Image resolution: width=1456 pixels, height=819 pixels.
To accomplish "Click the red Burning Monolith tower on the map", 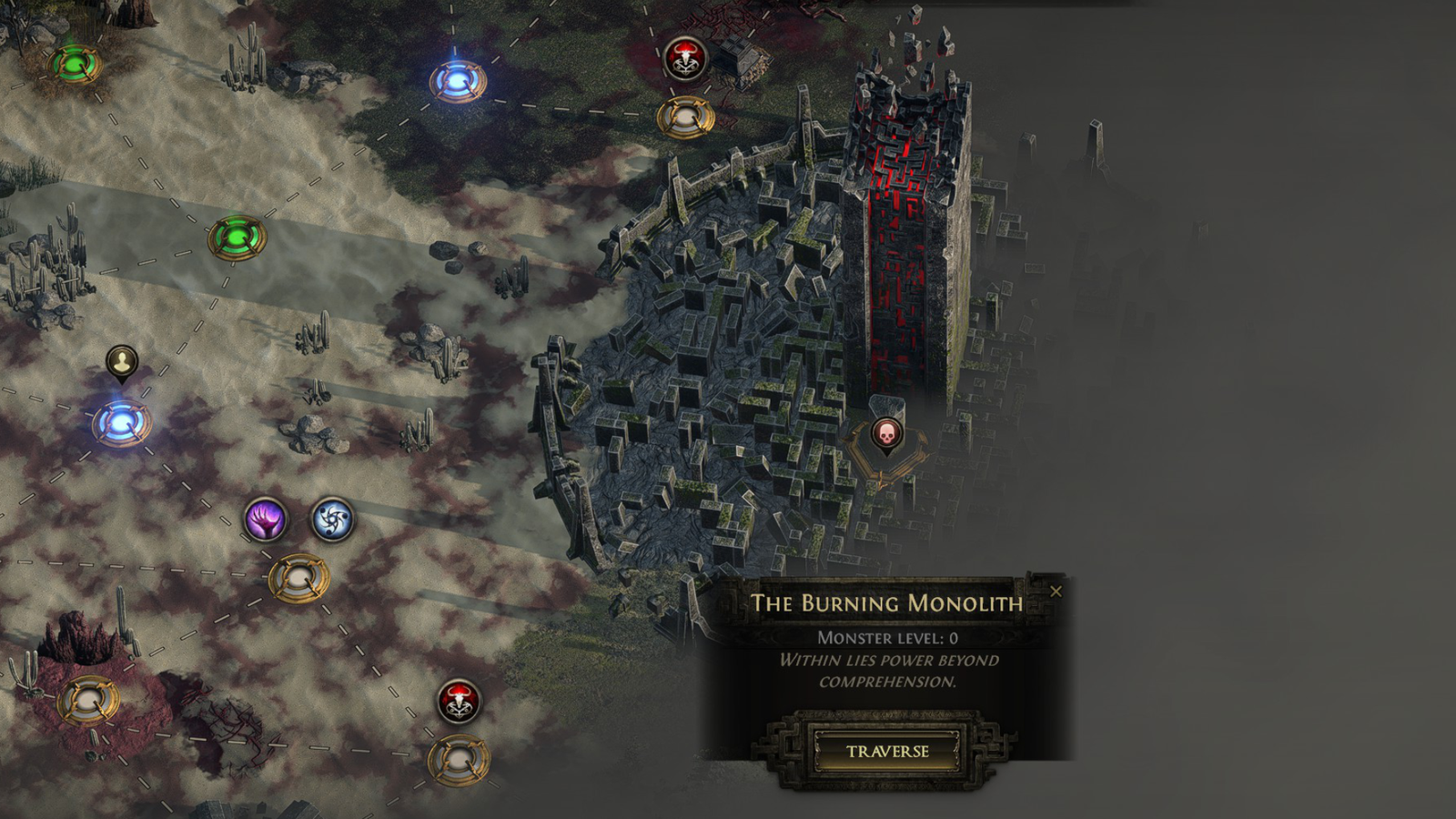I will coord(901,227).
